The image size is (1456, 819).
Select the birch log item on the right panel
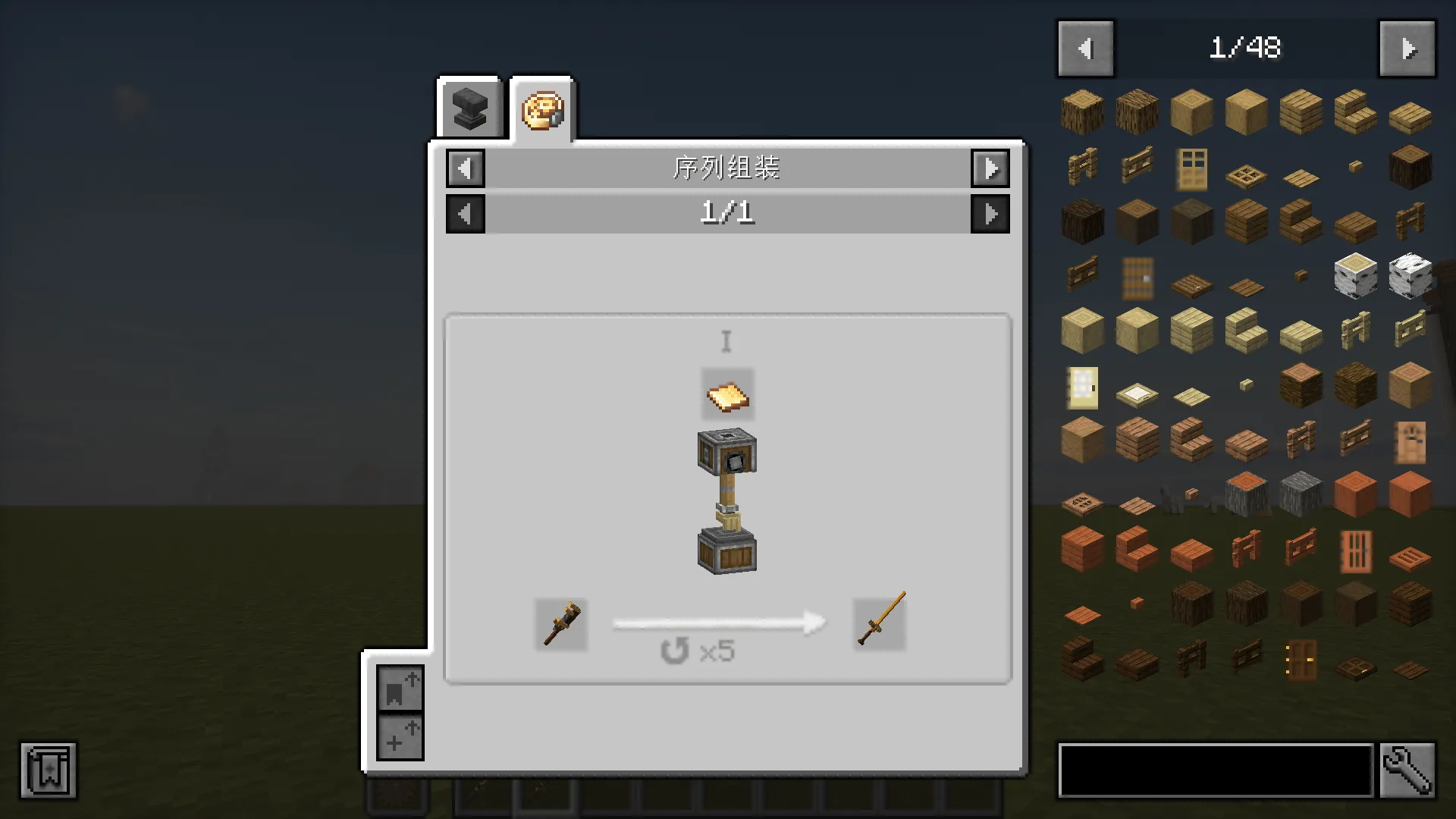pos(1355,277)
